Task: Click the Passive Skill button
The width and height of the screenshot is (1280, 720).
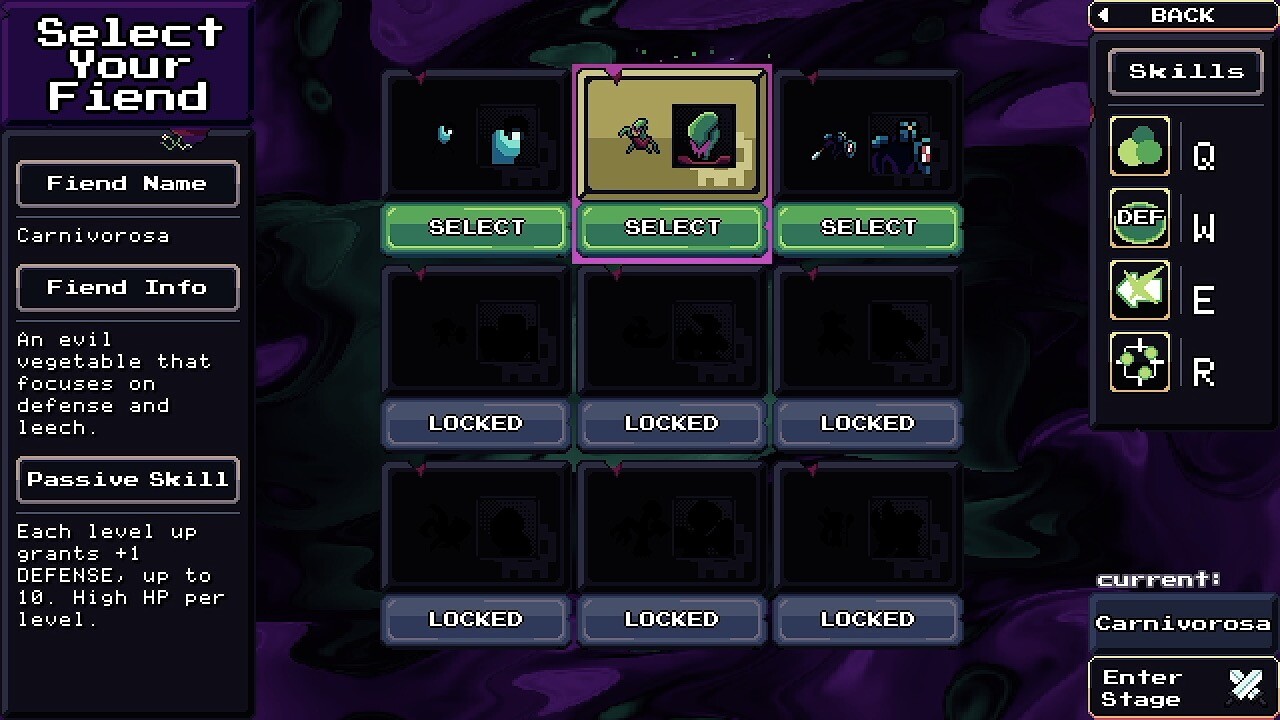Action: 127,480
